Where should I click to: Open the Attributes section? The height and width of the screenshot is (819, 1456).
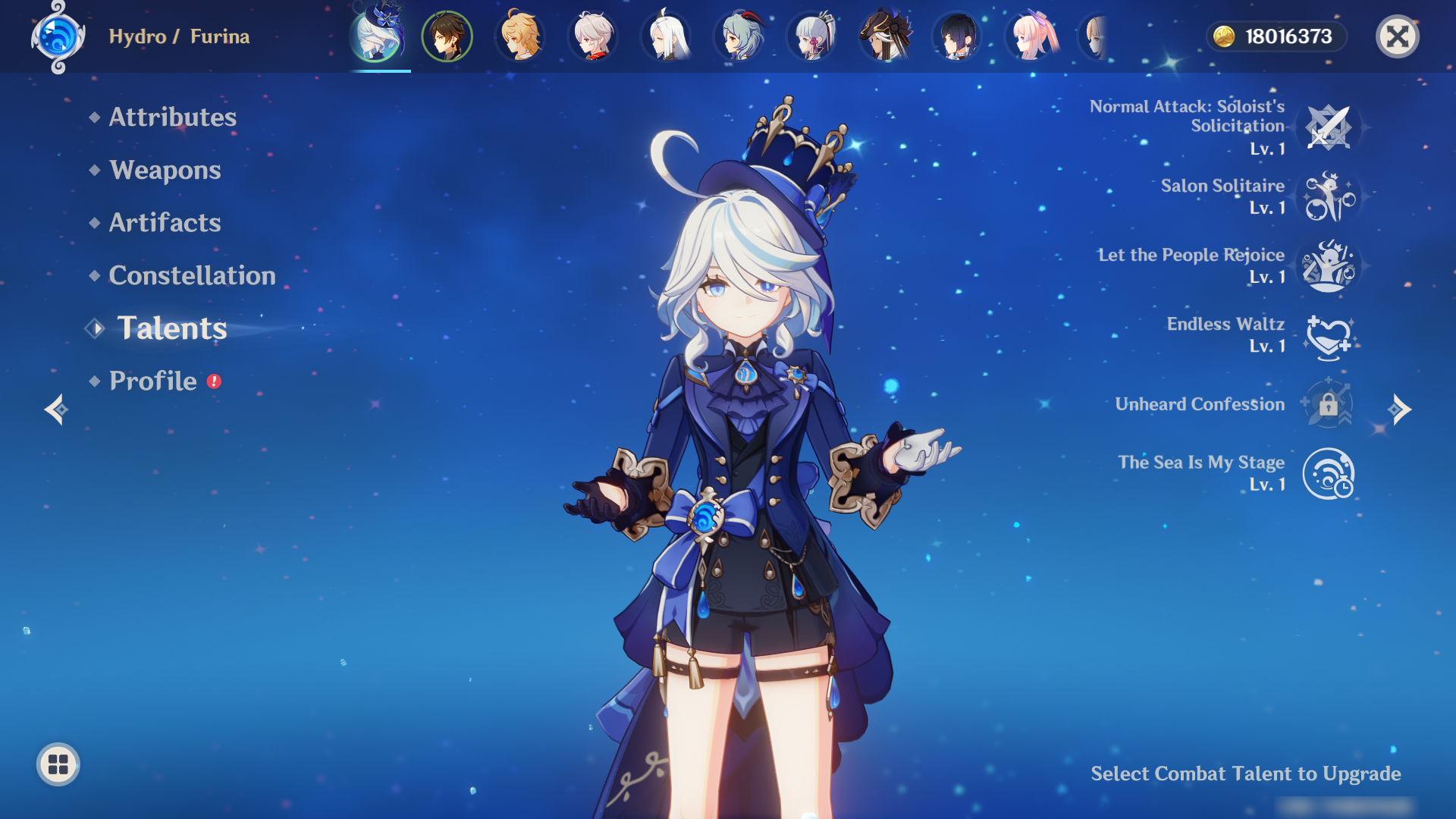[172, 117]
